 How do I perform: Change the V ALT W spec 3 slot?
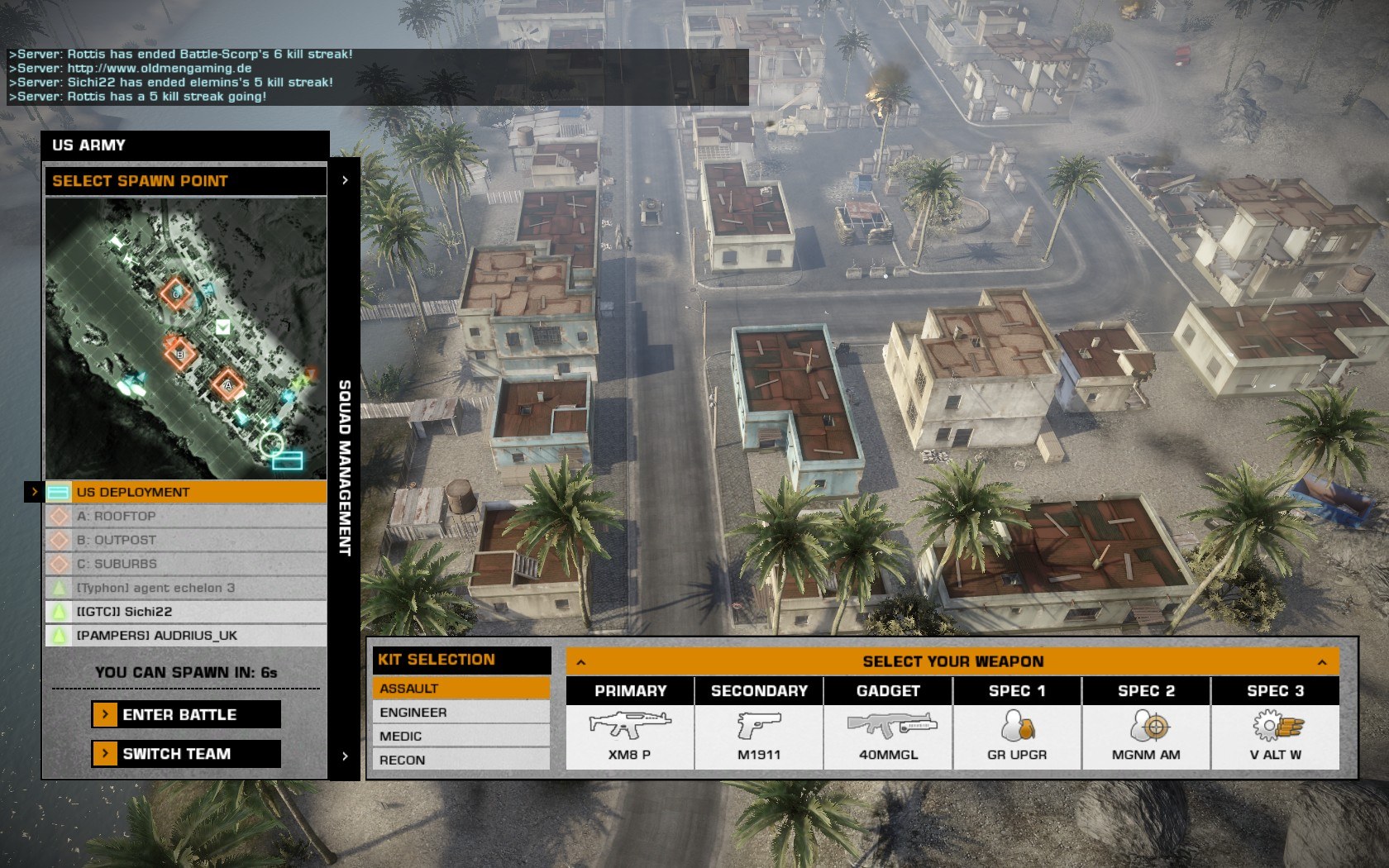[x=1275, y=736]
